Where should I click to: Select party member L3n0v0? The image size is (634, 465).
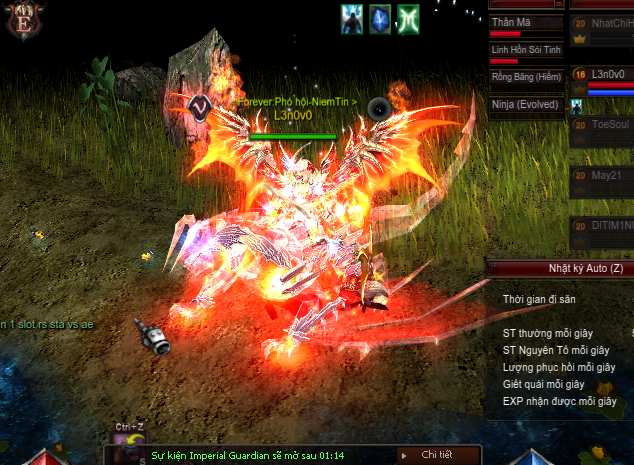tap(608, 74)
